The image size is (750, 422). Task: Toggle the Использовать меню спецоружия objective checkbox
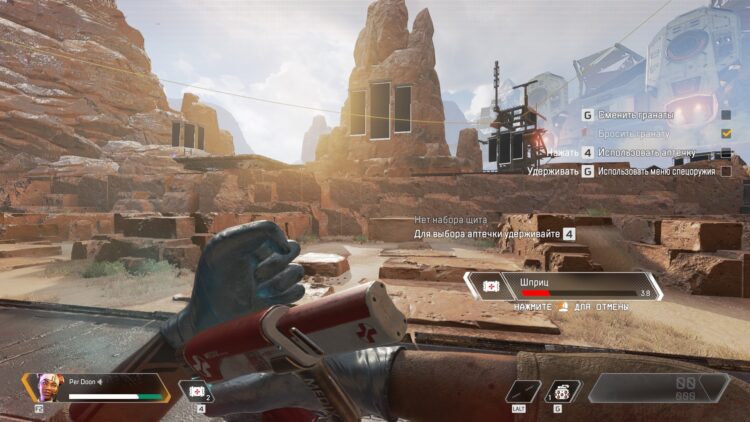tap(726, 171)
